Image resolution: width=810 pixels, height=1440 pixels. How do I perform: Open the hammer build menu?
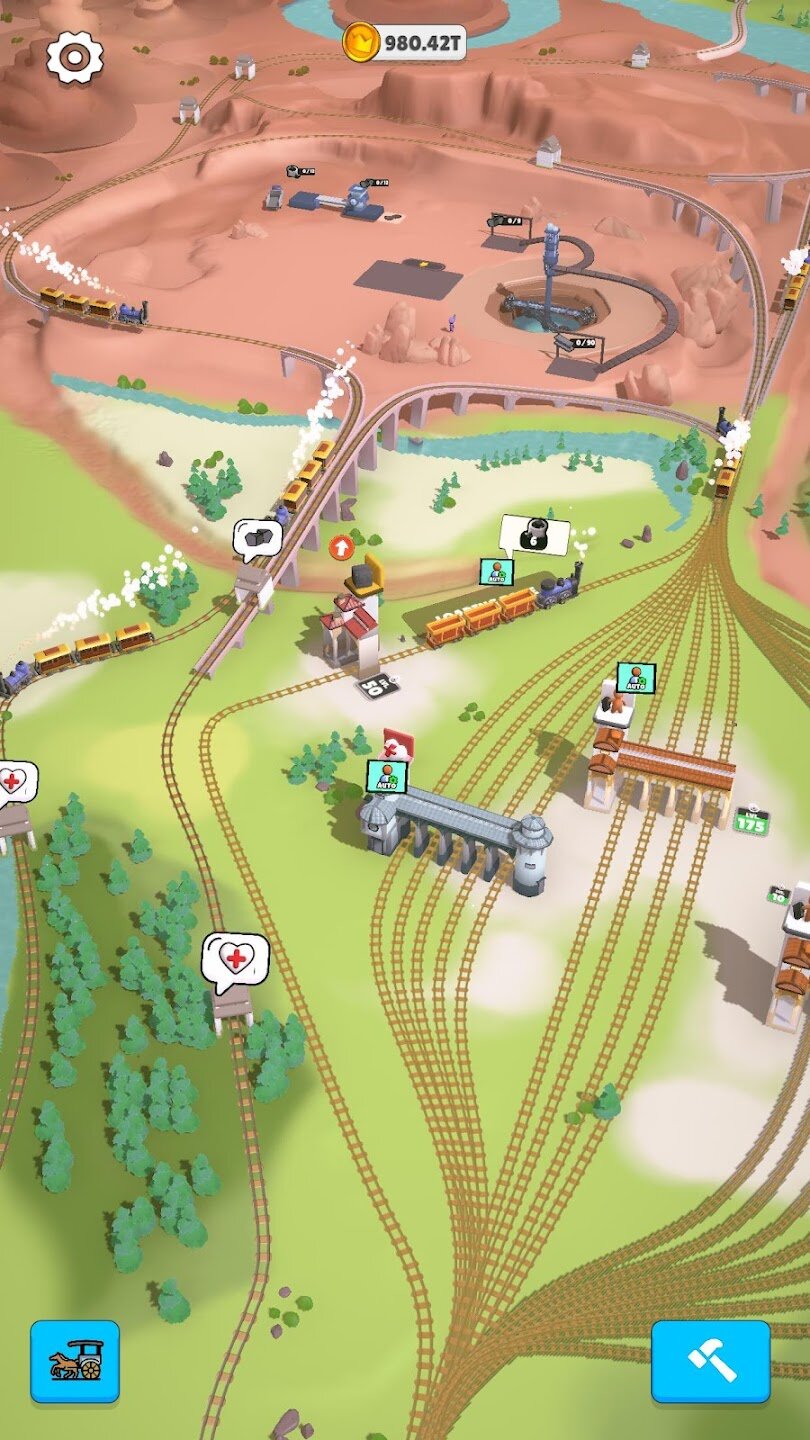710,1360
